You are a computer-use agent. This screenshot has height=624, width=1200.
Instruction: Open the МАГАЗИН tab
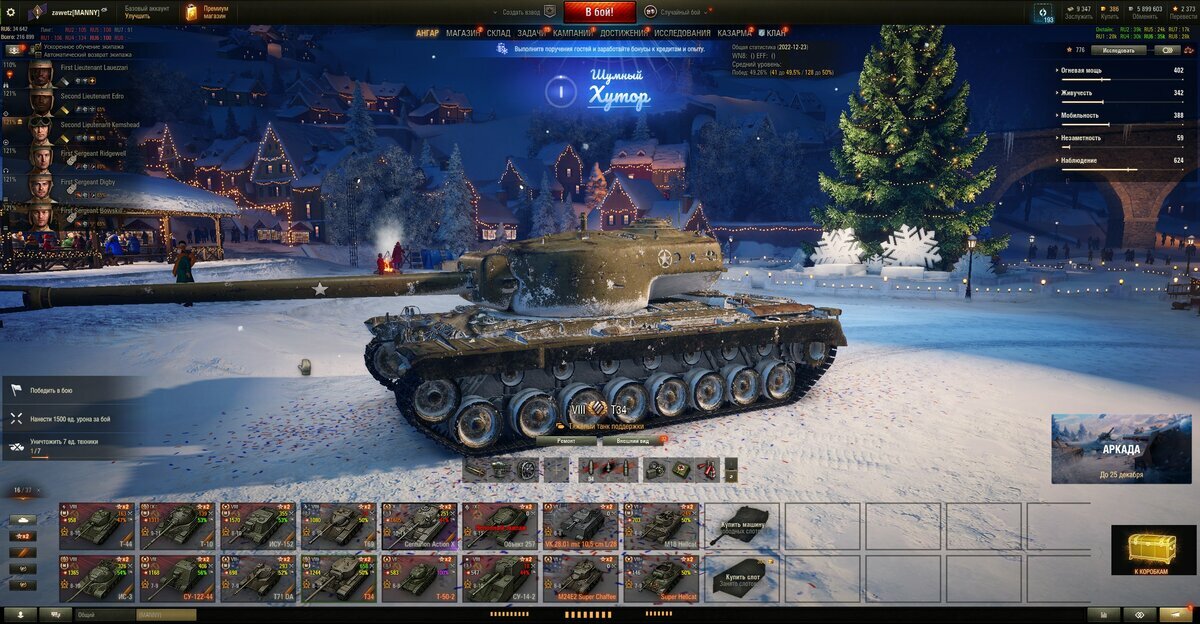463,33
